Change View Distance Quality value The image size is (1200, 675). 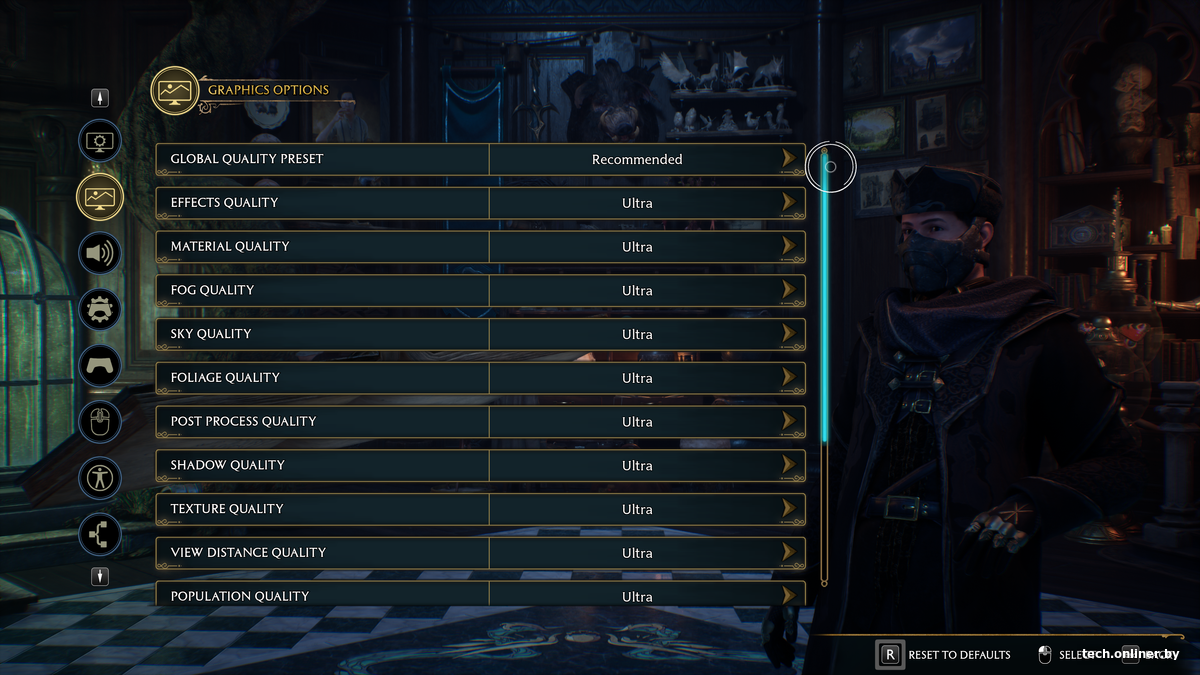click(x=790, y=553)
